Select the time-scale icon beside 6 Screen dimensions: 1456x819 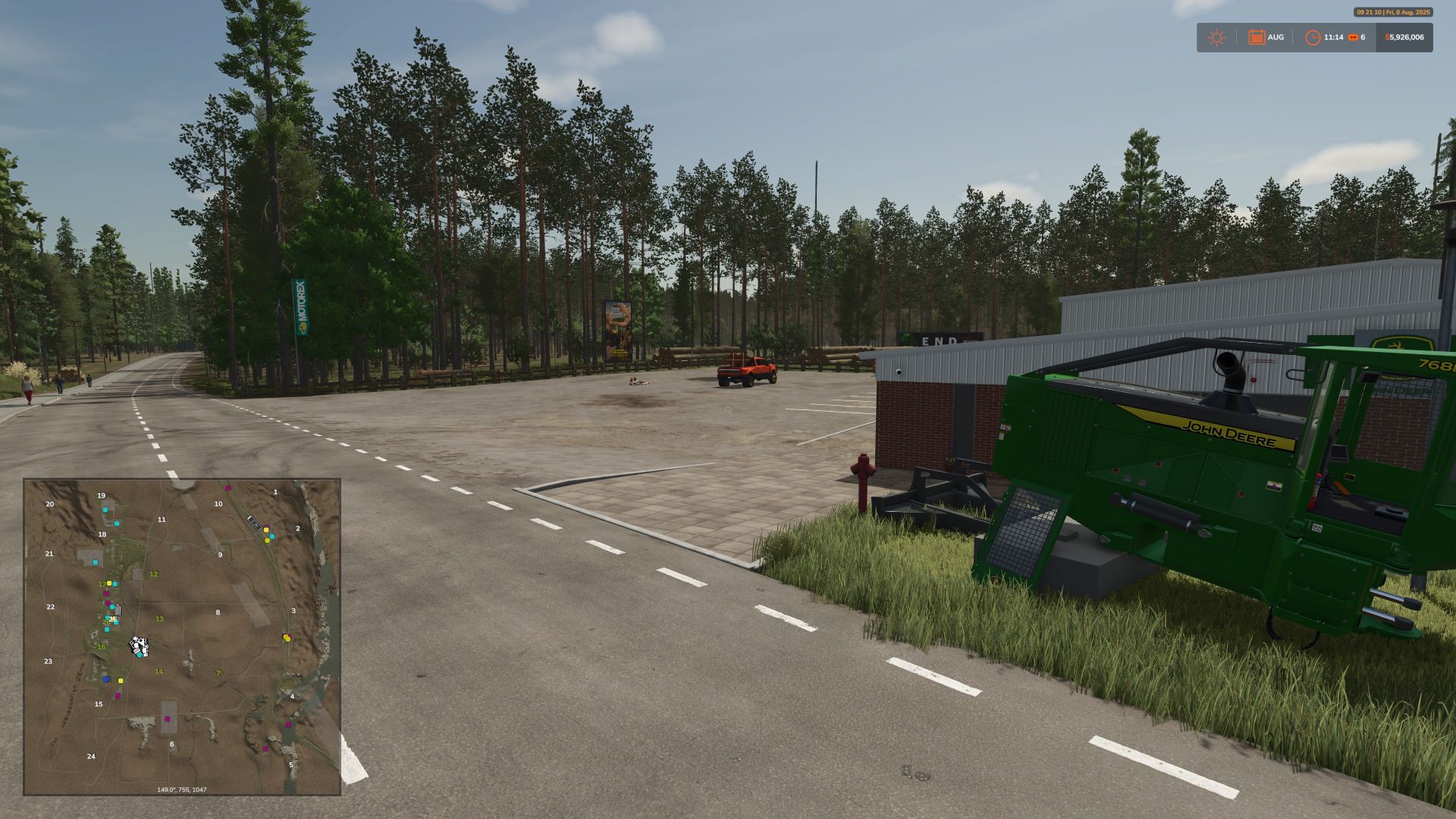(1353, 37)
